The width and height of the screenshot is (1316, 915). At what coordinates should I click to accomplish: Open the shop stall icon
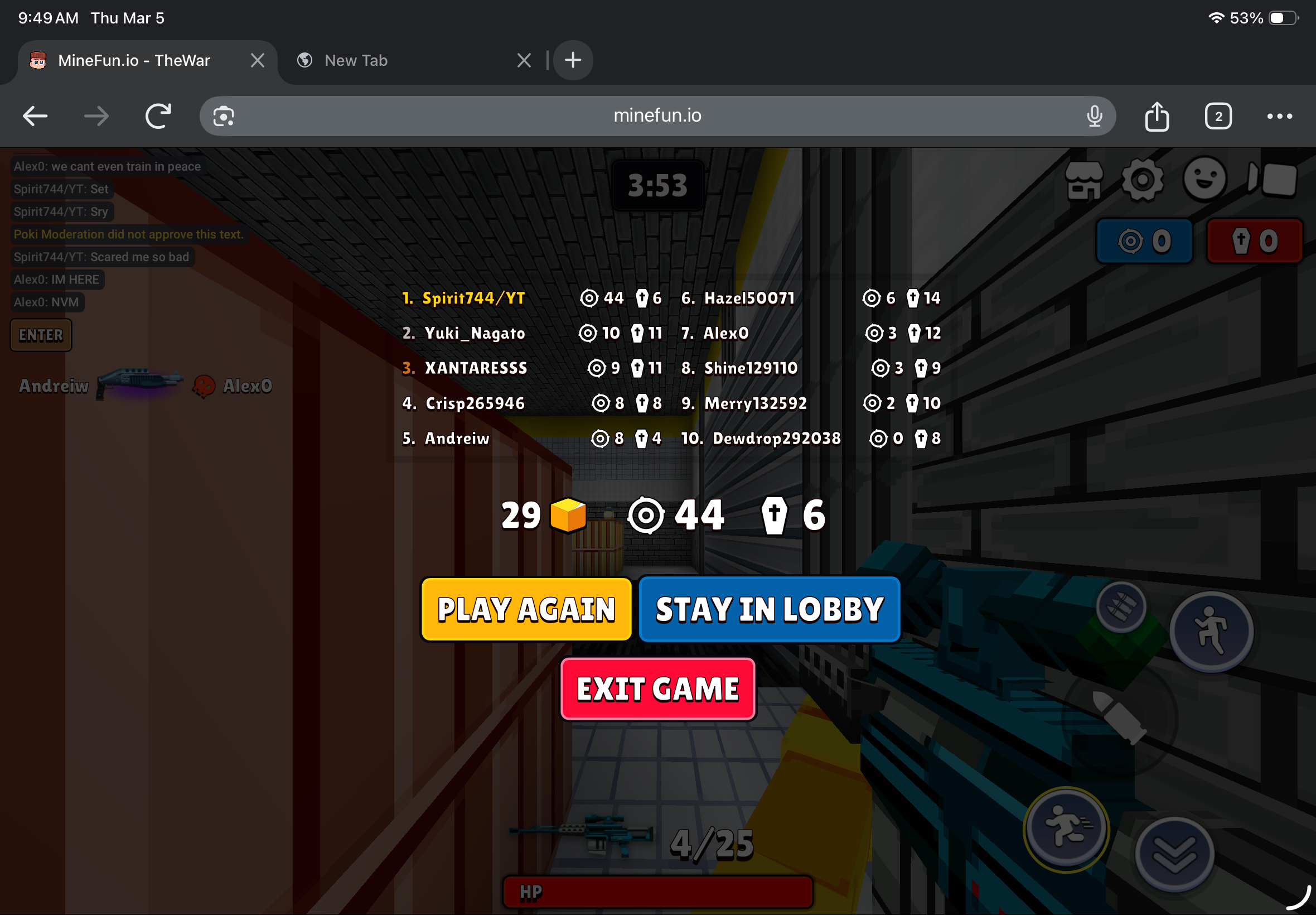click(x=1083, y=181)
